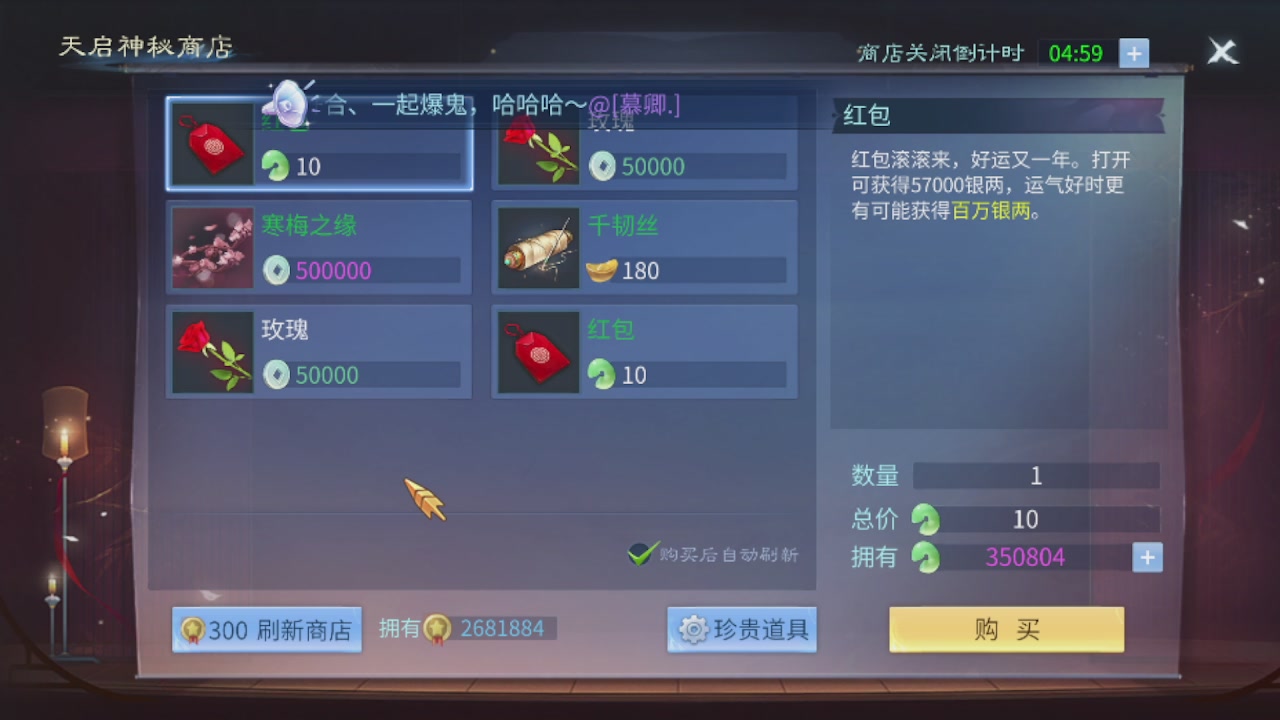
Task: Click the plus button next to the shop countdown timer
Action: pos(1134,55)
